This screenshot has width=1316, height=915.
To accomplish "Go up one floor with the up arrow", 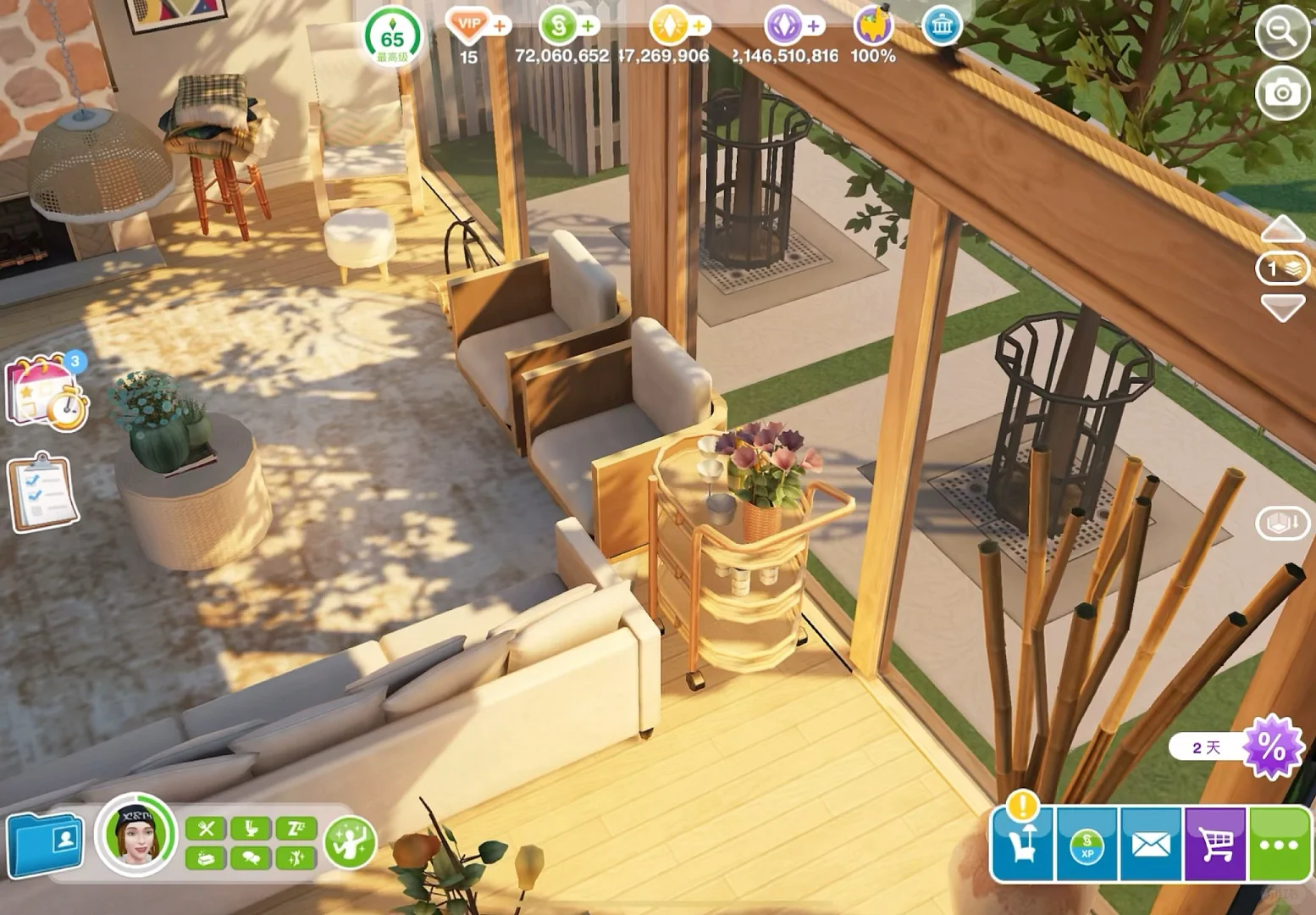I will click(x=1282, y=229).
